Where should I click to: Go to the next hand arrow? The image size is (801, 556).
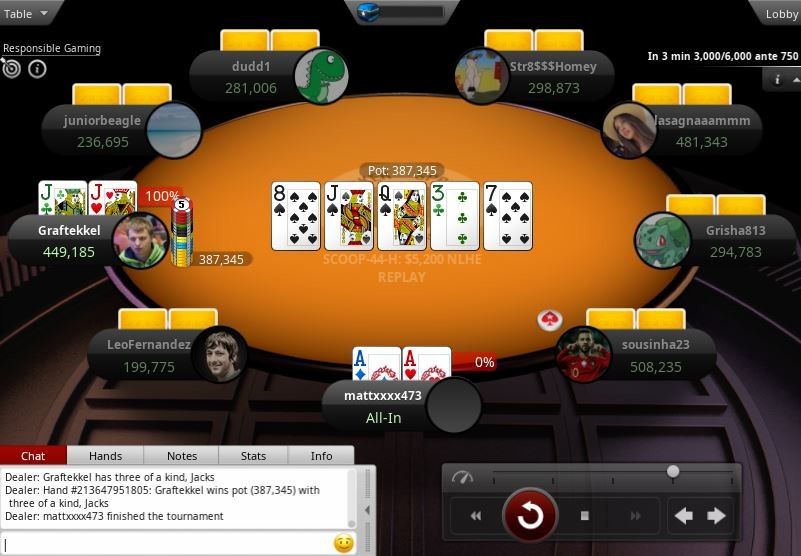(716, 516)
